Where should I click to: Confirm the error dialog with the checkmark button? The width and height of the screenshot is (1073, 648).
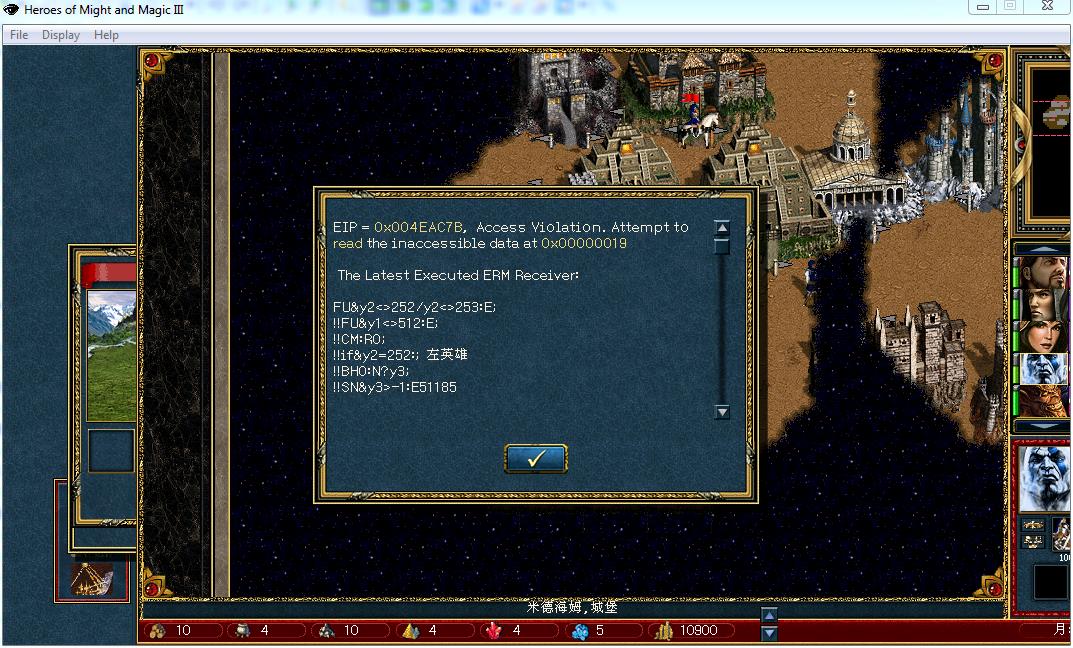(x=536, y=459)
